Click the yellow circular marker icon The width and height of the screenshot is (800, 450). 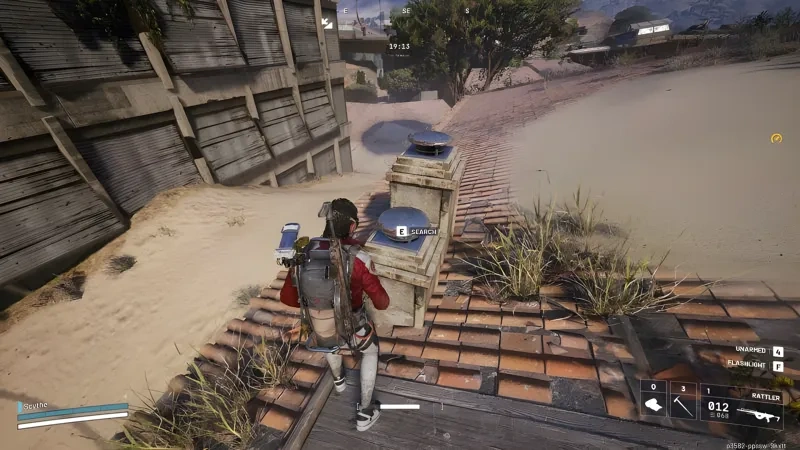(x=776, y=138)
